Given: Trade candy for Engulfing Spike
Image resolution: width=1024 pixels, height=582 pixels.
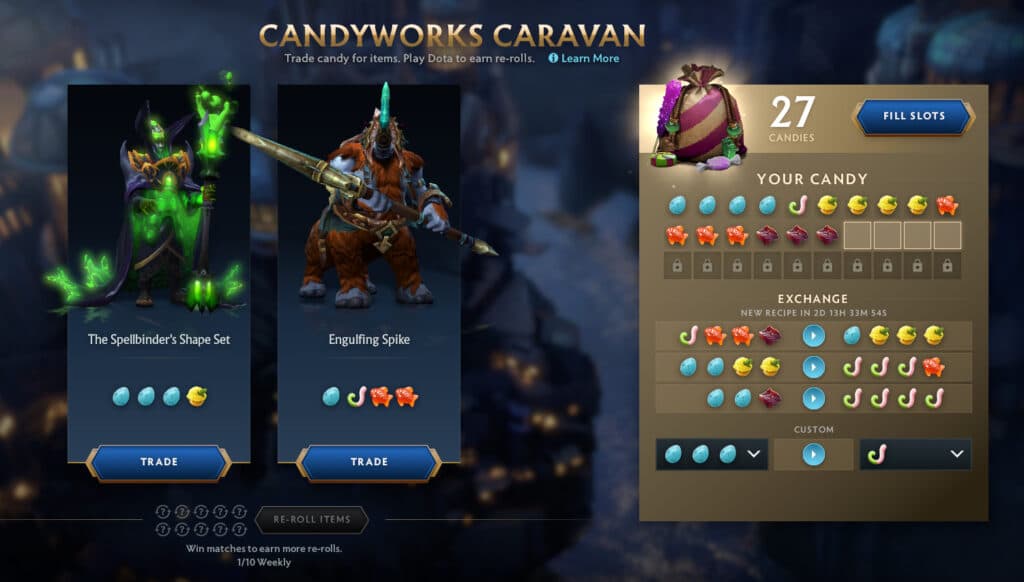Looking at the screenshot, I should click(369, 462).
